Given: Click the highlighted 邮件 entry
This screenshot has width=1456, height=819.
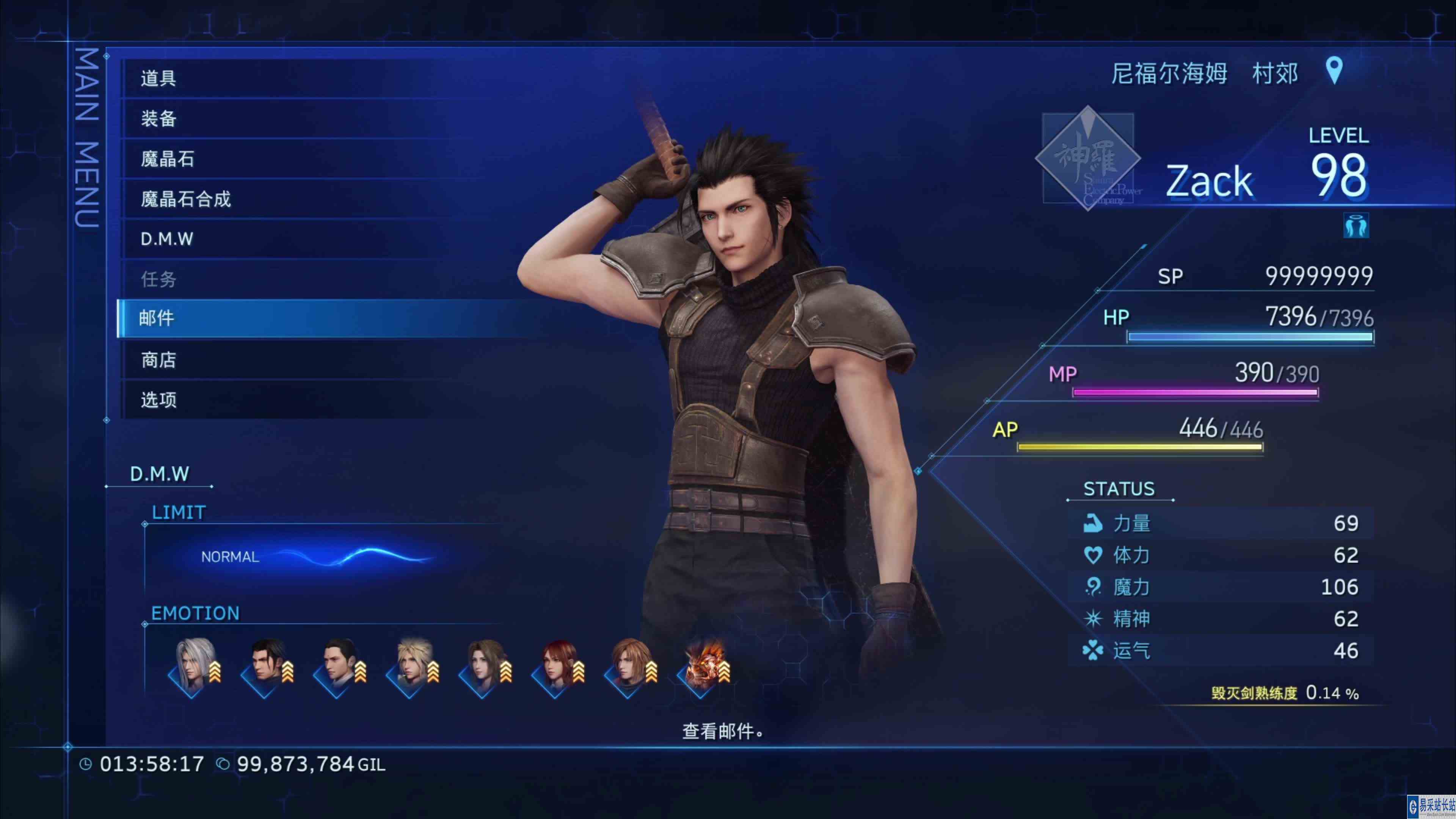Looking at the screenshot, I should [226, 318].
